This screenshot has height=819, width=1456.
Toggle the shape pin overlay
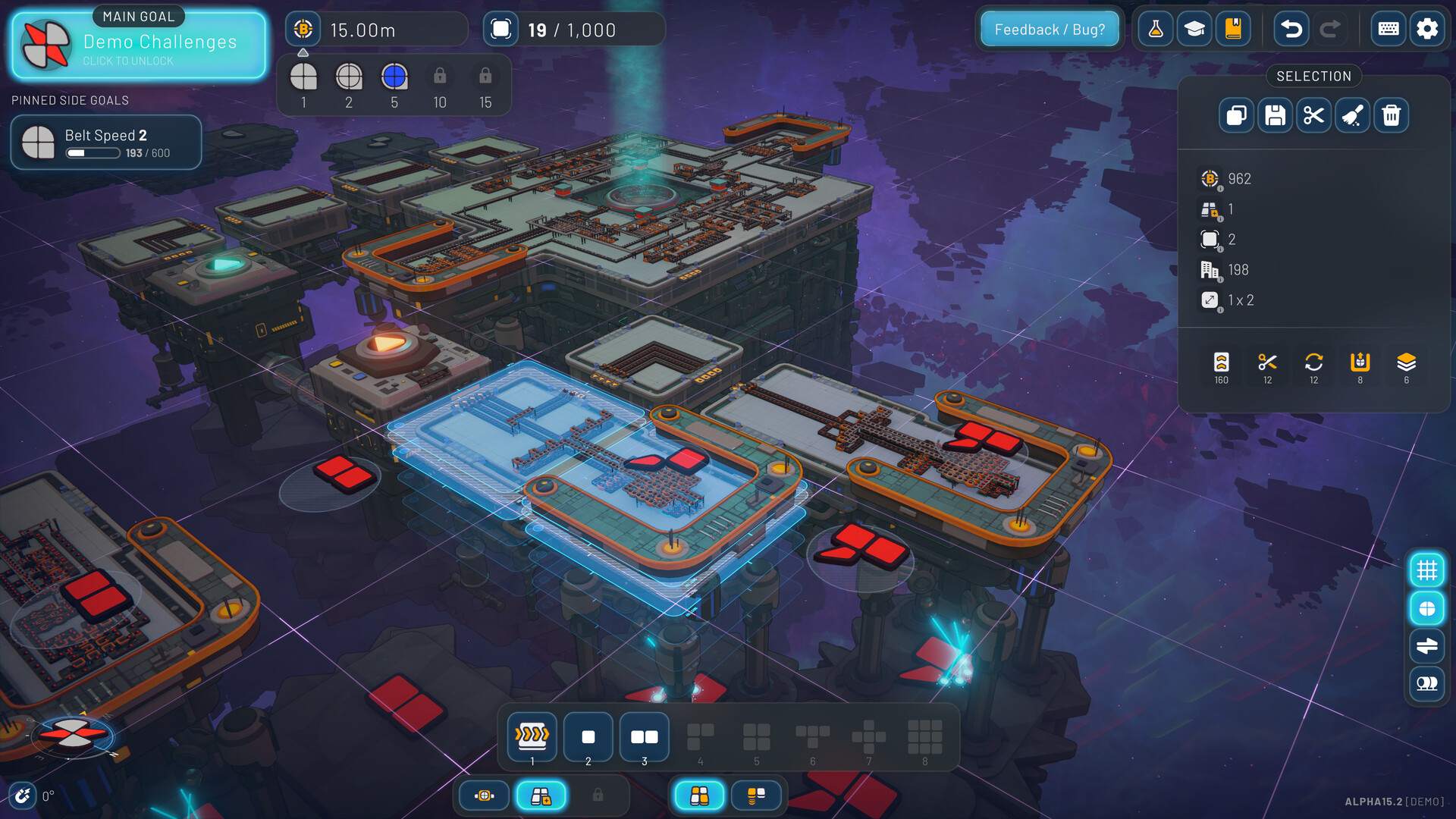[x=1427, y=607]
